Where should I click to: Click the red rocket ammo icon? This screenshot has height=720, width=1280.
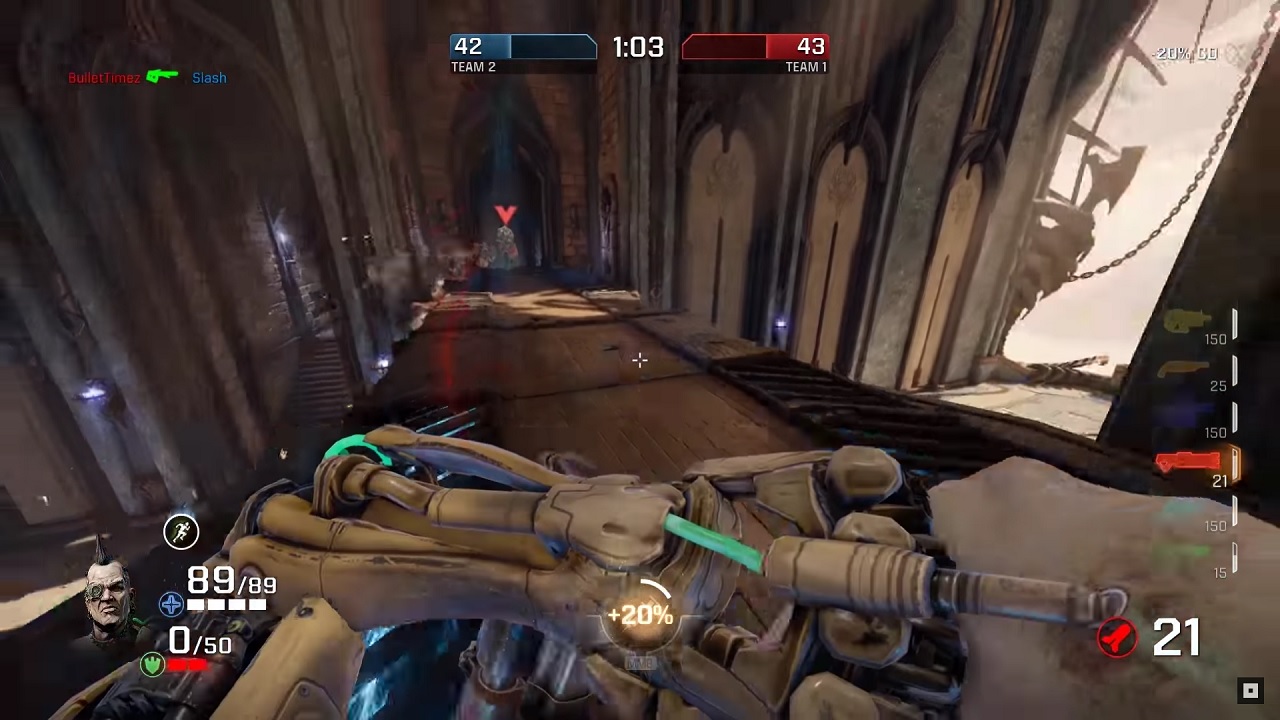[x=1117, y=637]
